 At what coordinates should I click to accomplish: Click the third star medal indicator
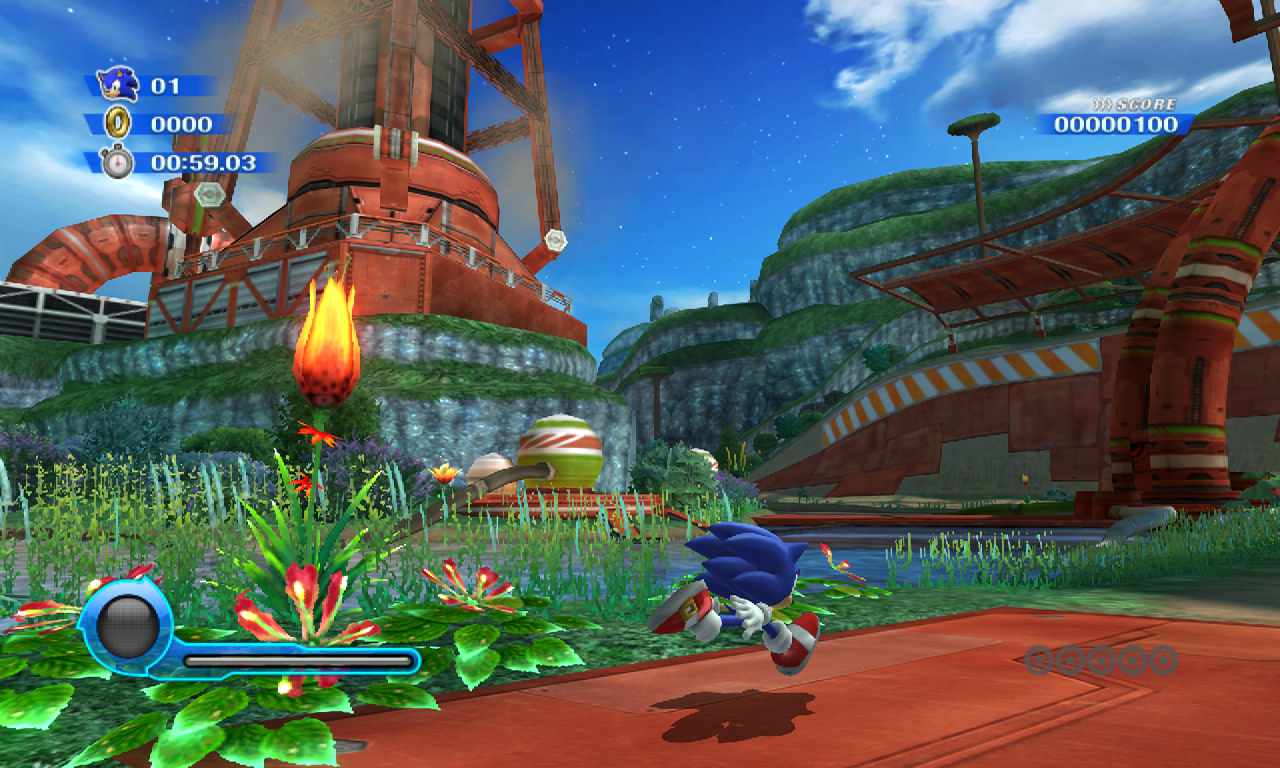1101,661
